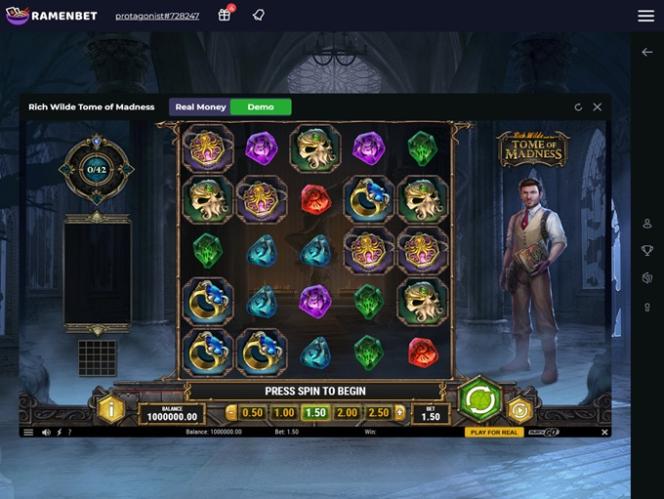Click the Play For Real button
This screenshot has width=664, height=499.
click(x=494, y=432)
